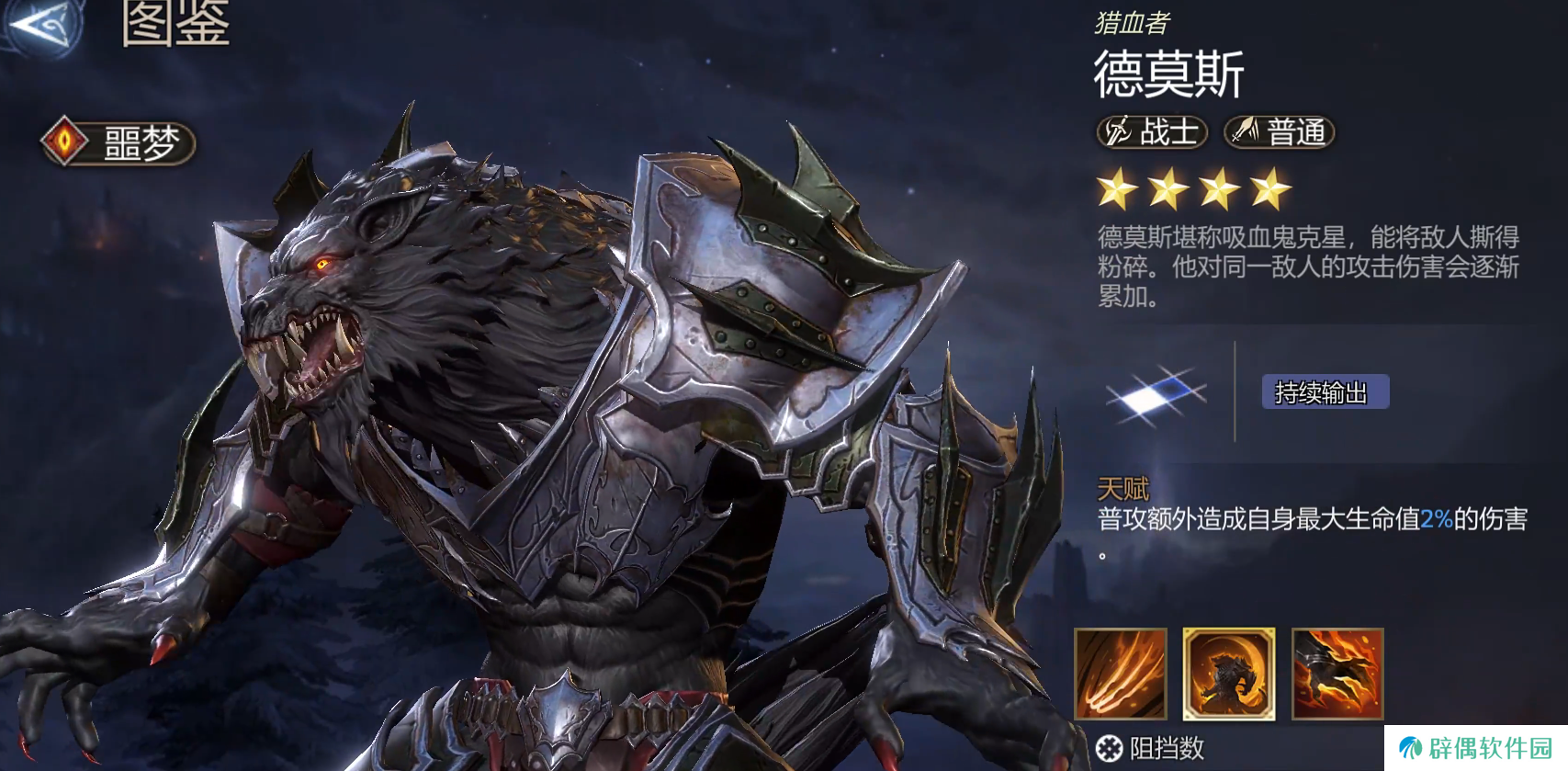The width and height of the screenshot is (1568, 771).
Task: Click the 辟偶软件园 watermark logo
Action: [x=1475, y=748]
